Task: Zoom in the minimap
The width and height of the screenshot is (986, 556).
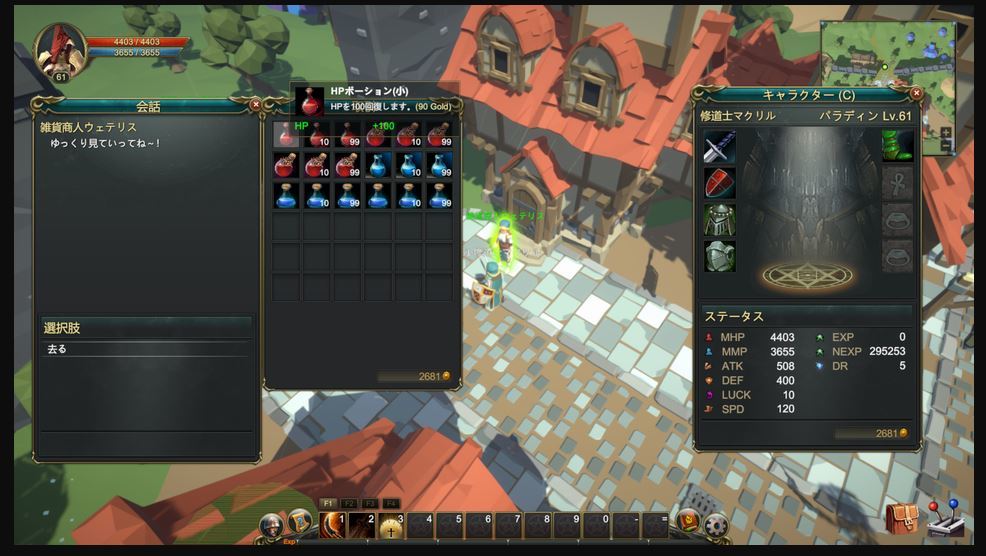Action: tap(946, 133)
